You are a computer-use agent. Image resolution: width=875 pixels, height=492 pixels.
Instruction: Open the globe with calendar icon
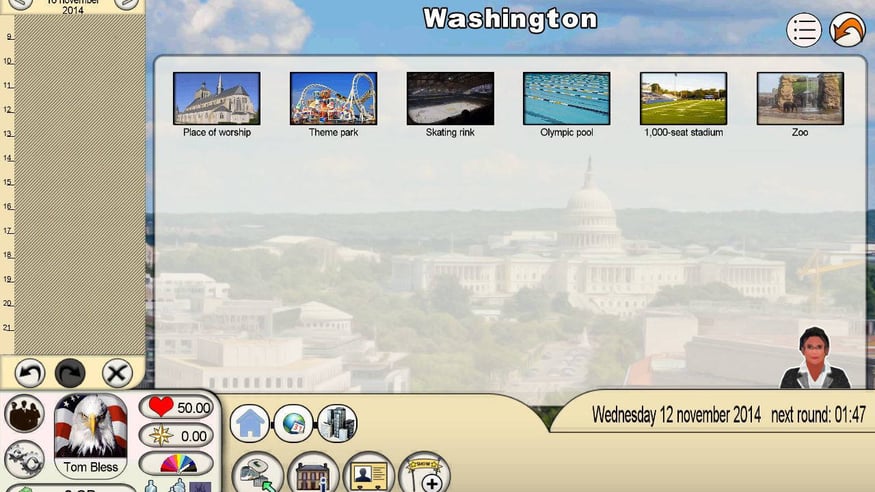pyautogui.click(x=294, y=423)
